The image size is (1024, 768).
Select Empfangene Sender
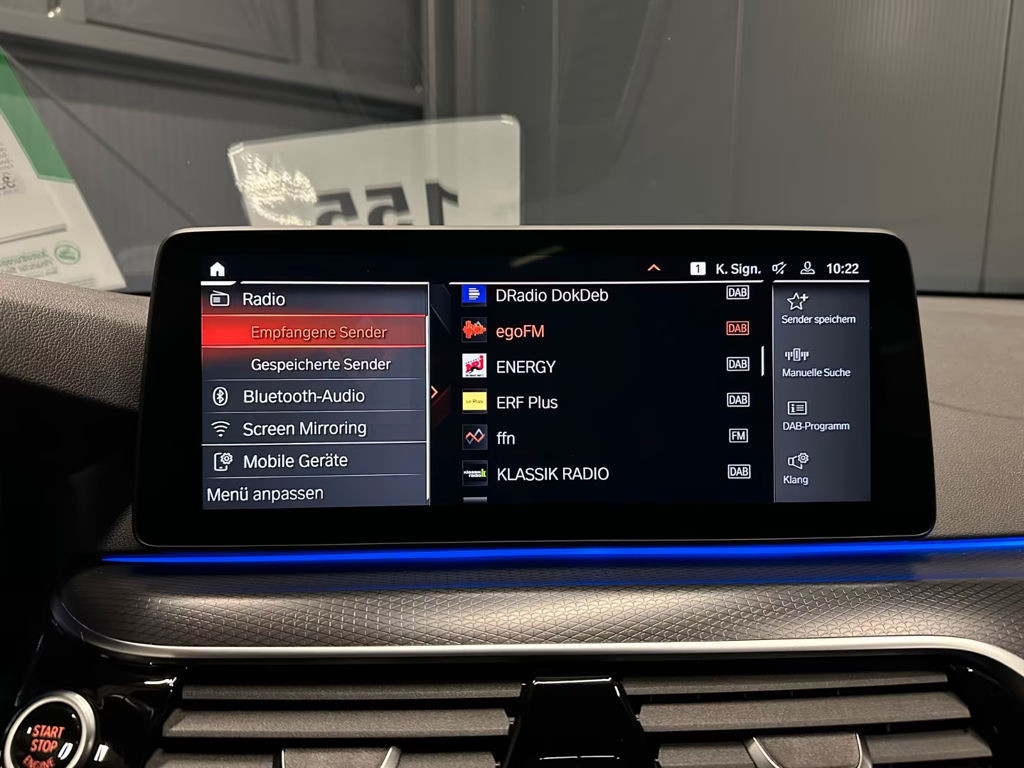click(318, 332)
